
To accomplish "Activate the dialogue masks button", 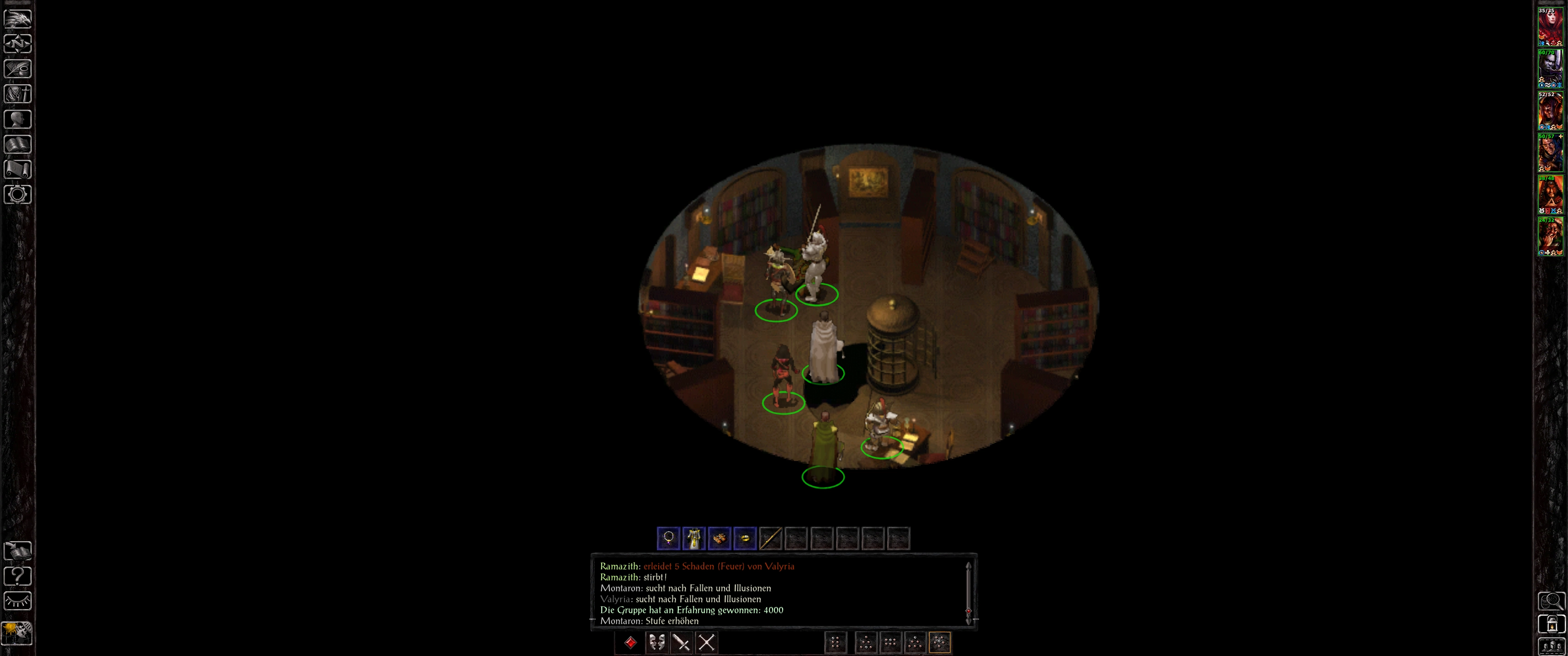I will pyautogui.click(x=656, y=643).
